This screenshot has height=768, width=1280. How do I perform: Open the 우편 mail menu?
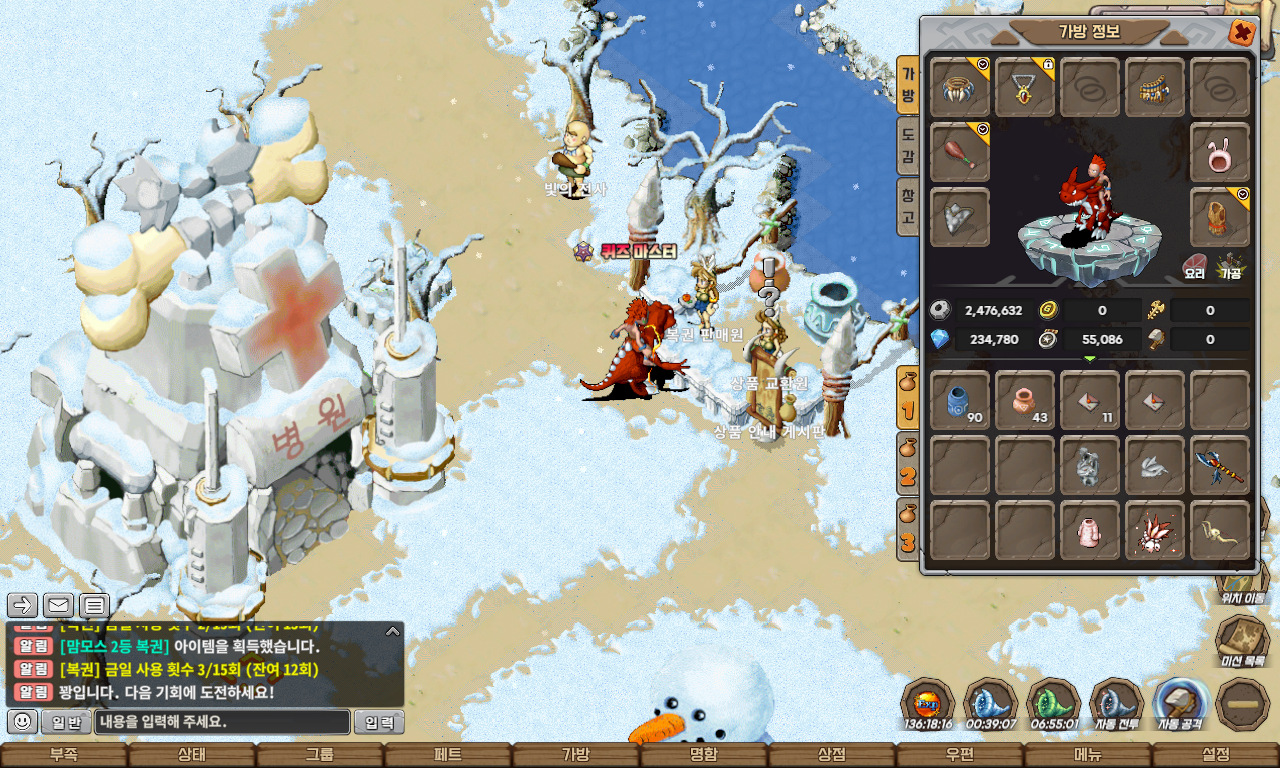960,755
